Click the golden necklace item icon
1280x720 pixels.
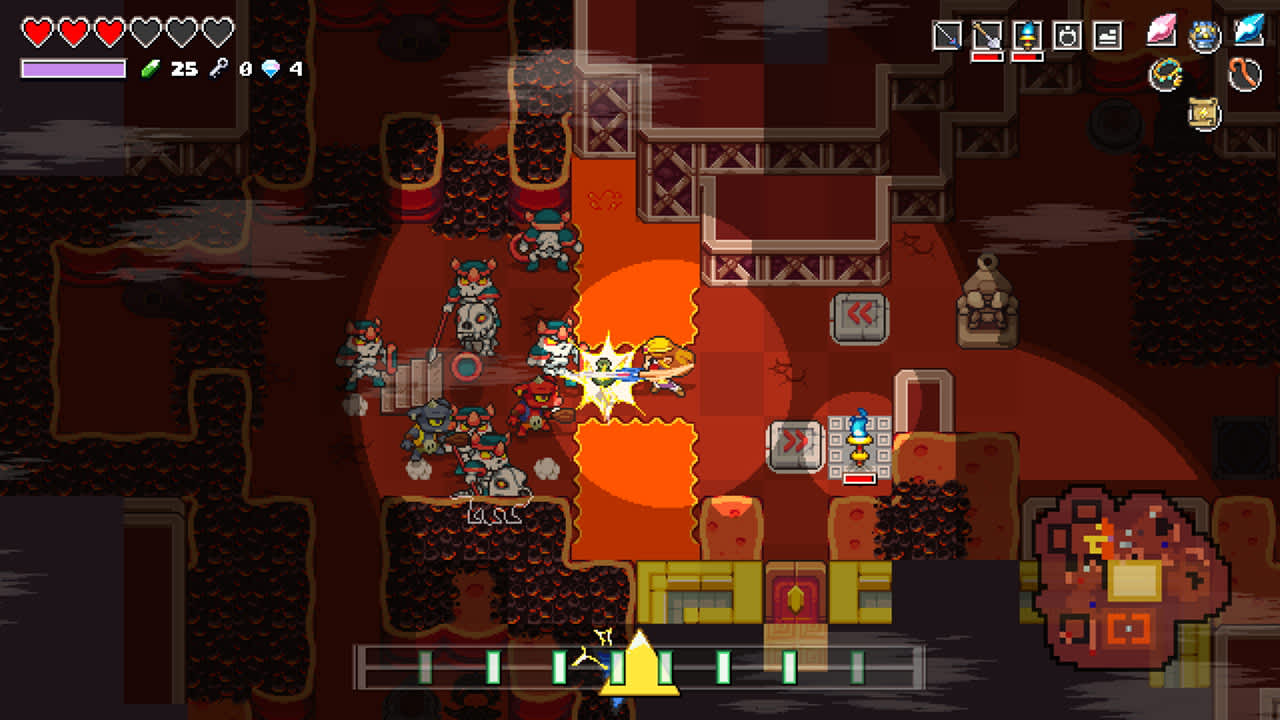(x=1166, y=75)
